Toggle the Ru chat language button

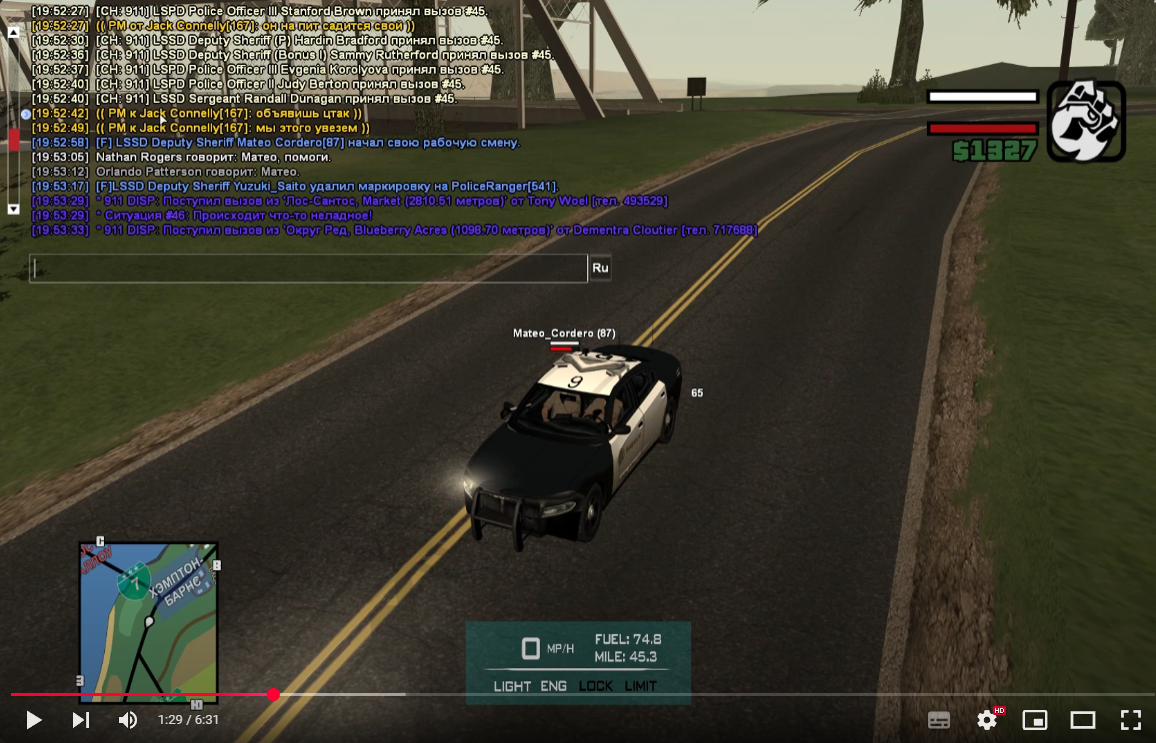600,268
